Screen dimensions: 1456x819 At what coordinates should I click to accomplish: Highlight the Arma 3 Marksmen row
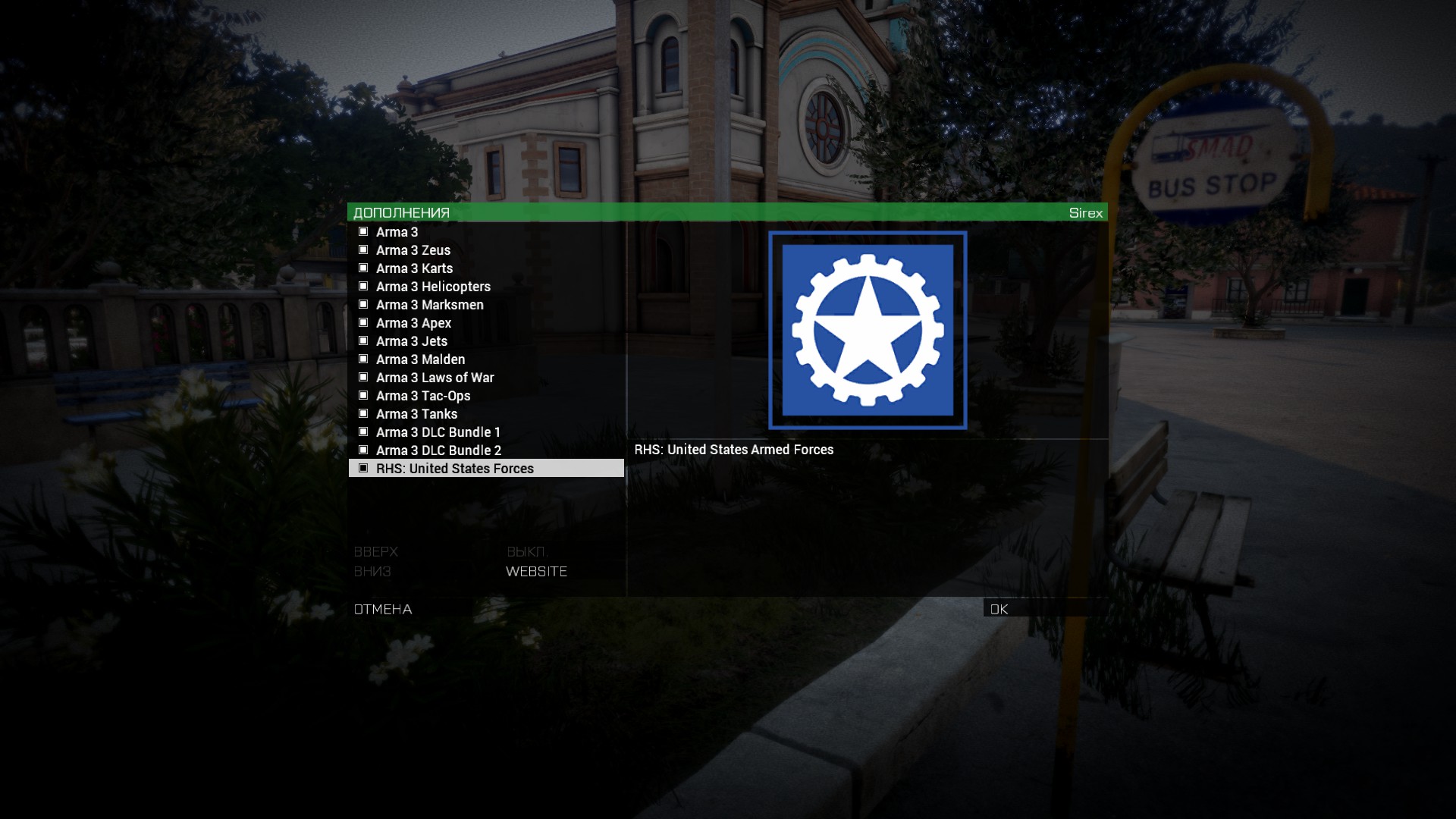pos(429,305)
